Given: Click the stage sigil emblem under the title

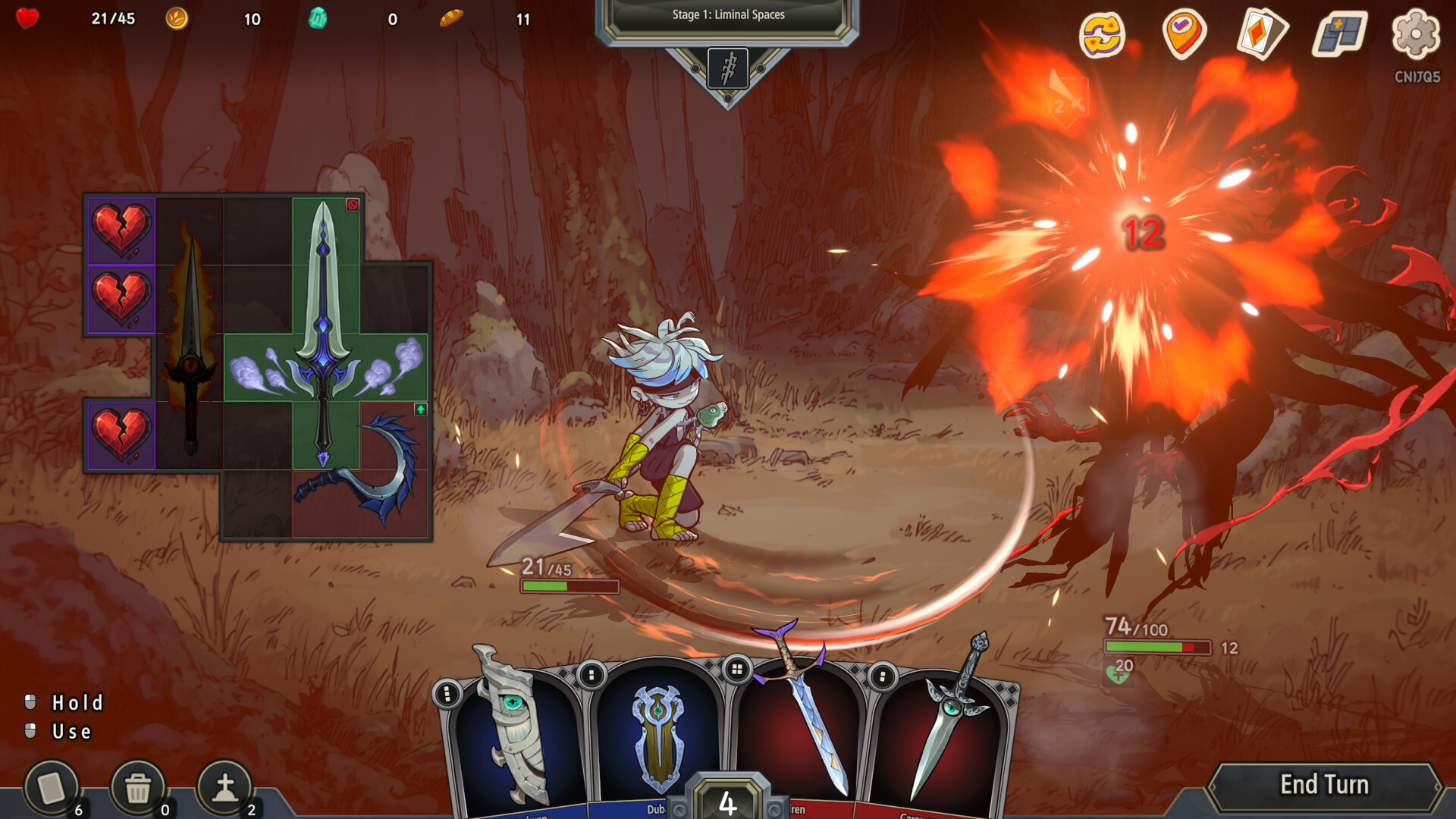Looking at the screenshot, I should 728,69.
